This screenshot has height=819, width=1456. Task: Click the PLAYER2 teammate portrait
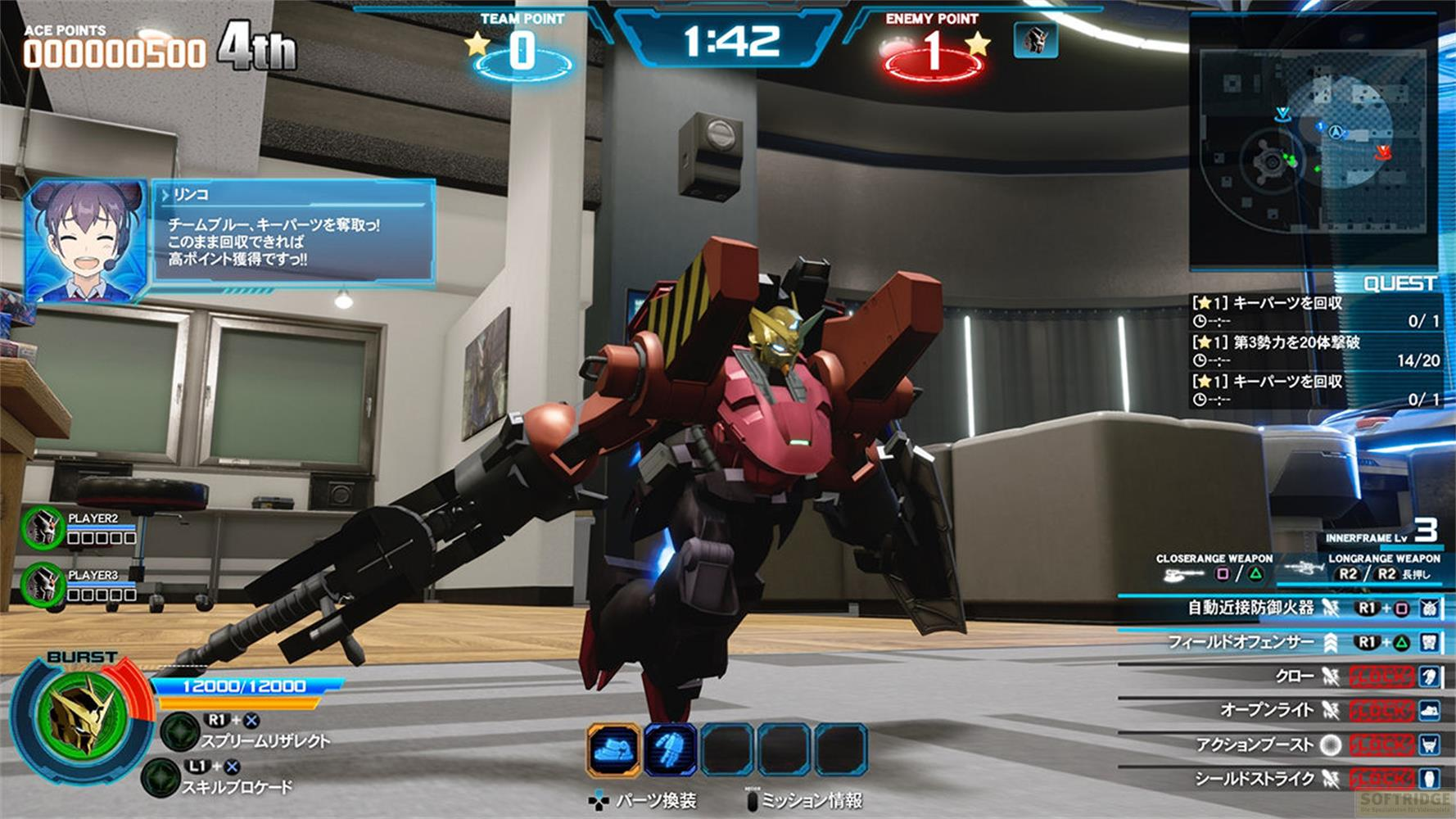coord(43,528)
